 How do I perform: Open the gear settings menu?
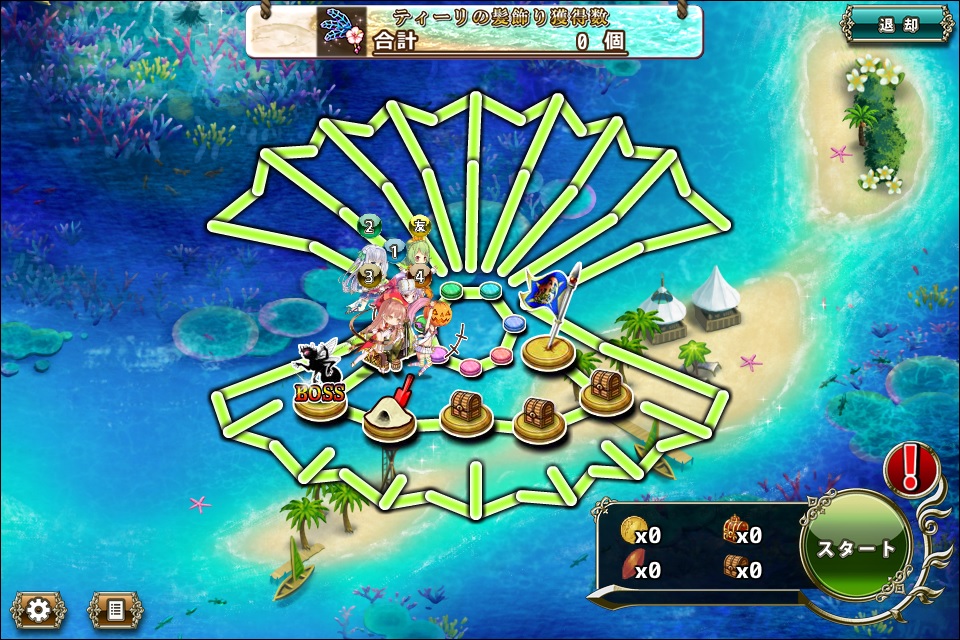pyautogui.click(x=39, y=609)
